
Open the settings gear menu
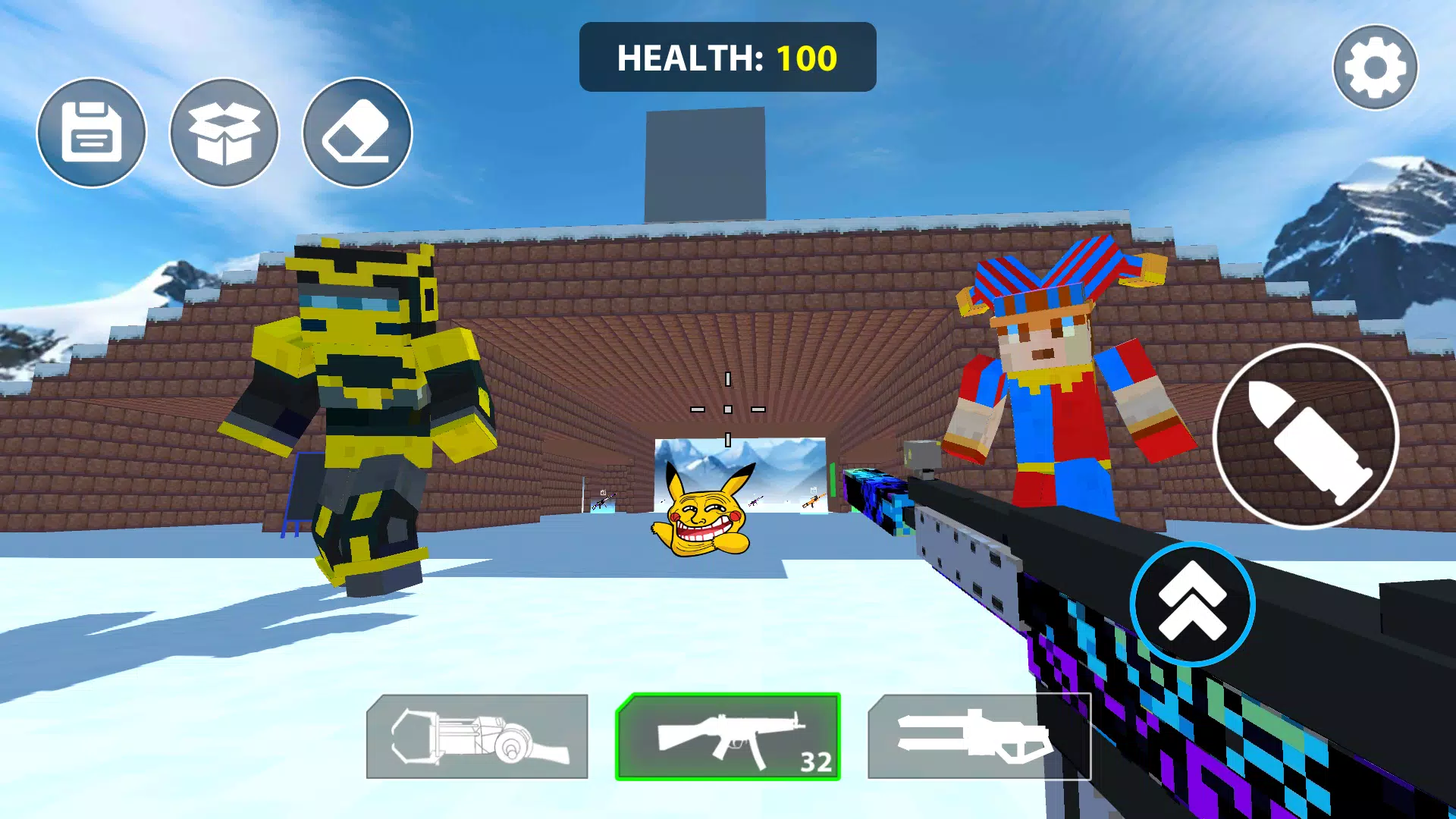(x=1375, y=67)
